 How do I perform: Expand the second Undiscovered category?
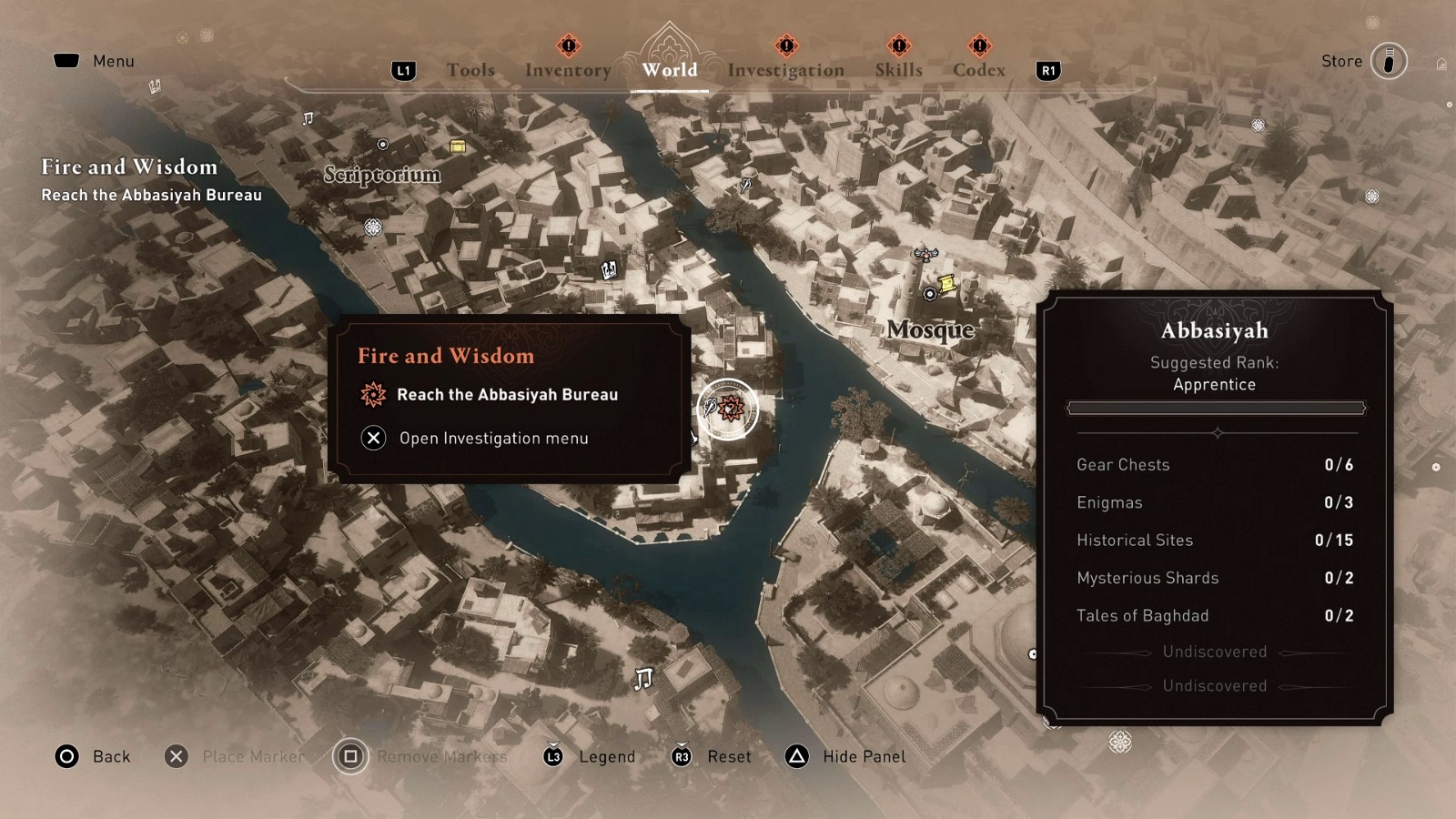tap(1214, 686)
